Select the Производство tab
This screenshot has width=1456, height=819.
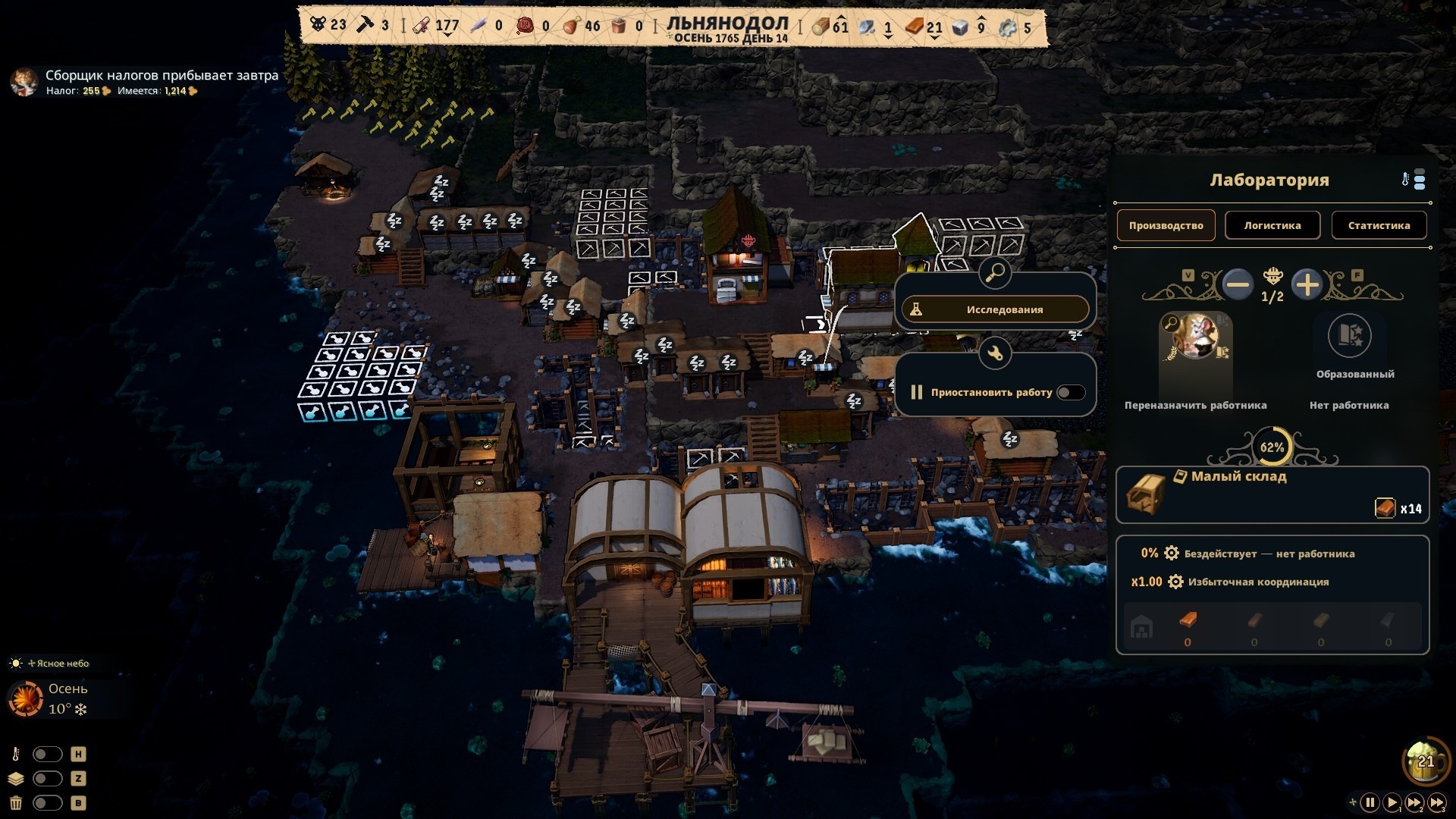(x=1166, y=225)
